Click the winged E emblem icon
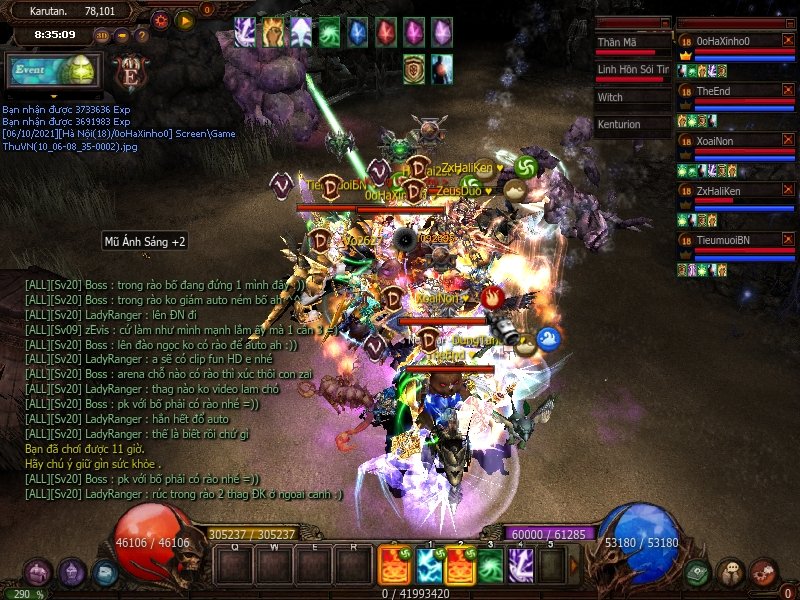Viewport: 800px width, 600px height. [128, 72]
